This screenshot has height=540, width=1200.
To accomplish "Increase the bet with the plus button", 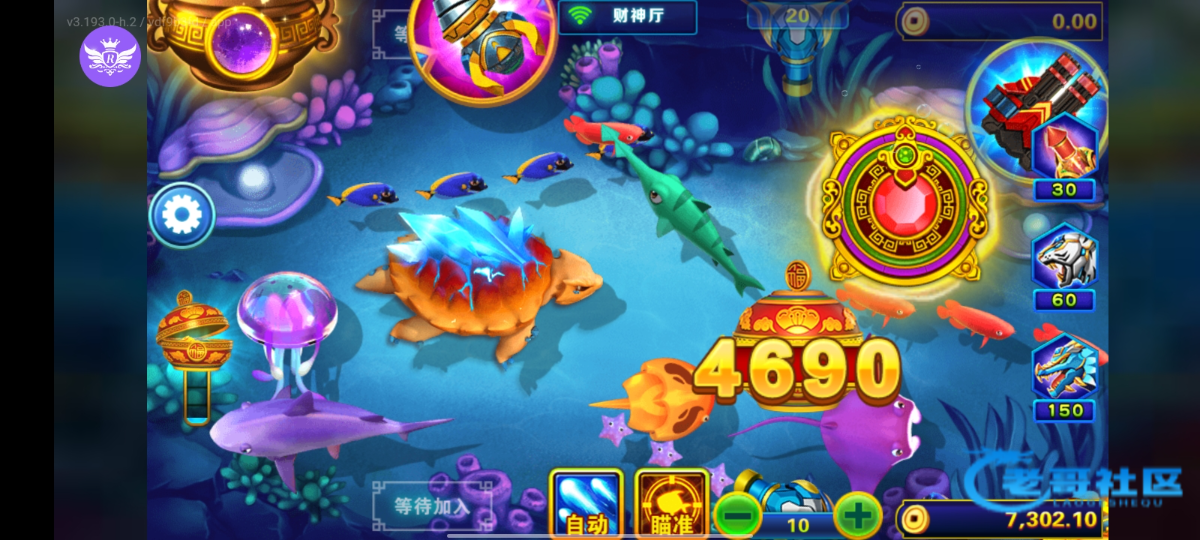I will pyautogui.click(x=857, y=516).
